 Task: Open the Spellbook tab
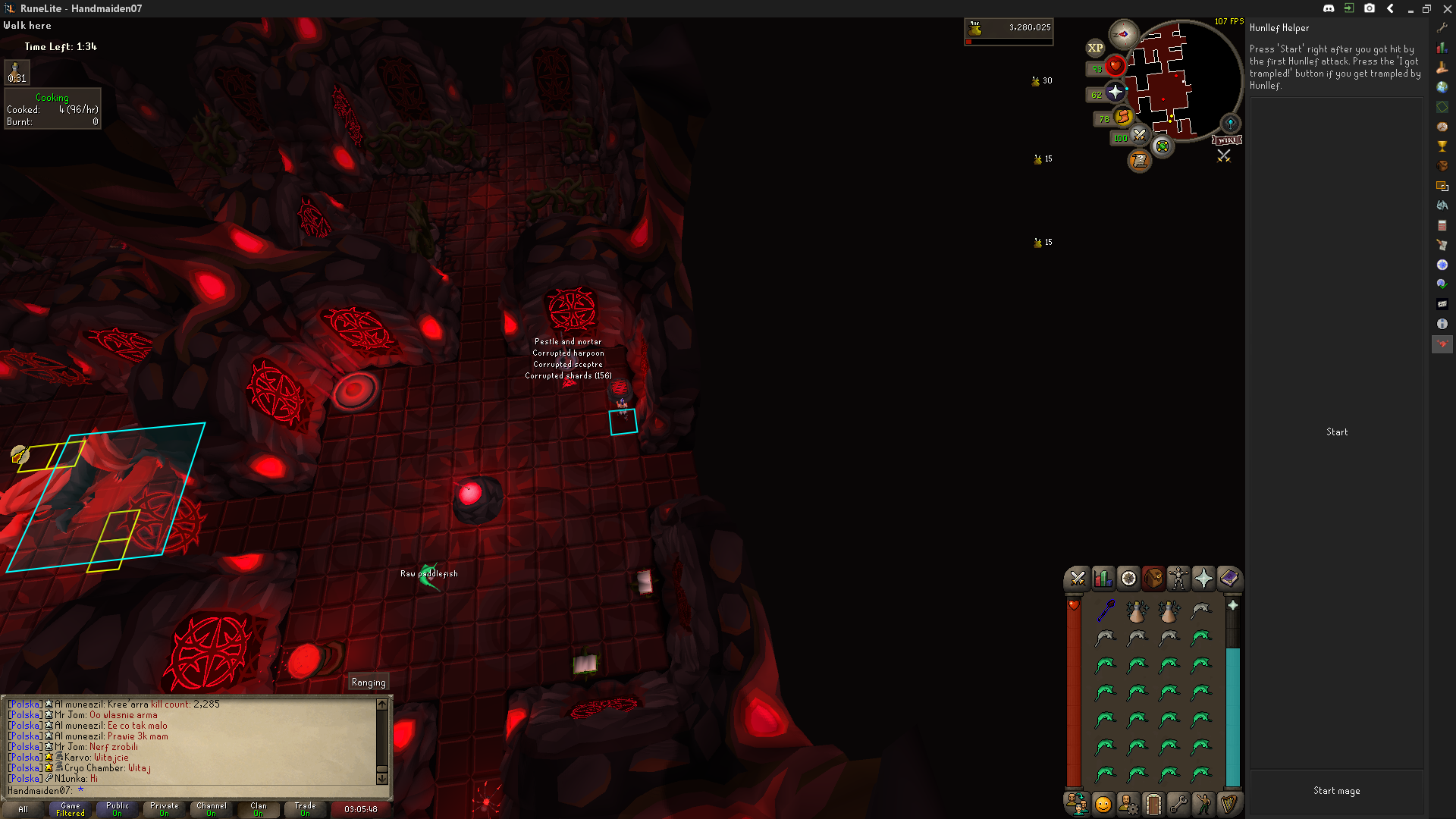click(x=1229, y=579)
